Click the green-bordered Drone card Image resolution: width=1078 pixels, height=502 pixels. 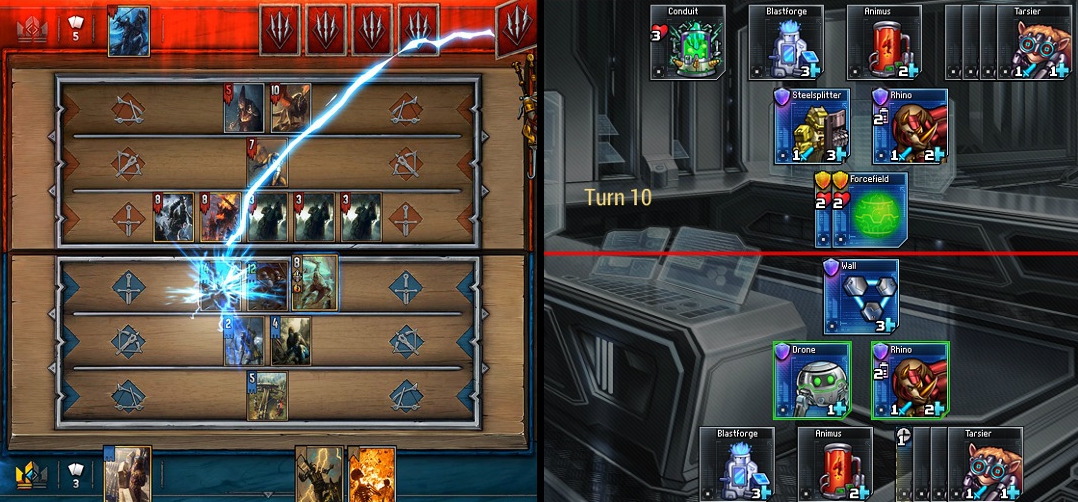pyautogui.click(x=811, y=381)
